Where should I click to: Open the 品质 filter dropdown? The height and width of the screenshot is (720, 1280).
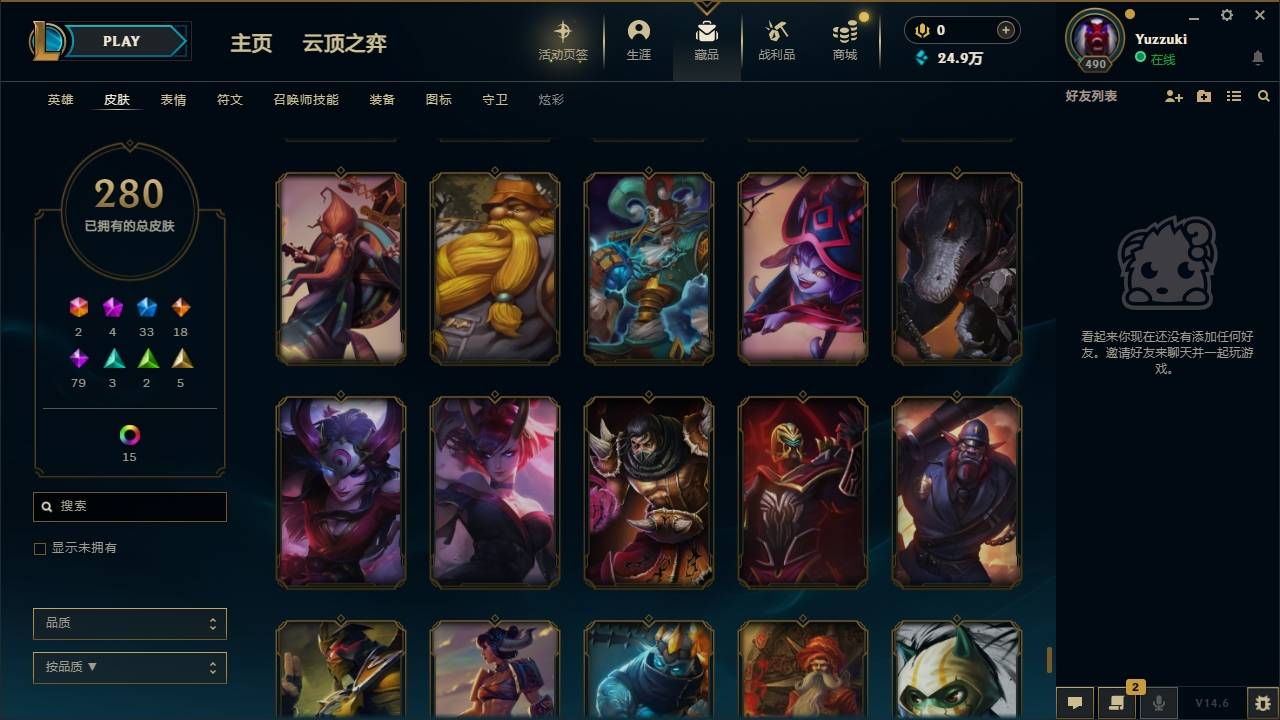pyautogui.click(x=129, y=623)
